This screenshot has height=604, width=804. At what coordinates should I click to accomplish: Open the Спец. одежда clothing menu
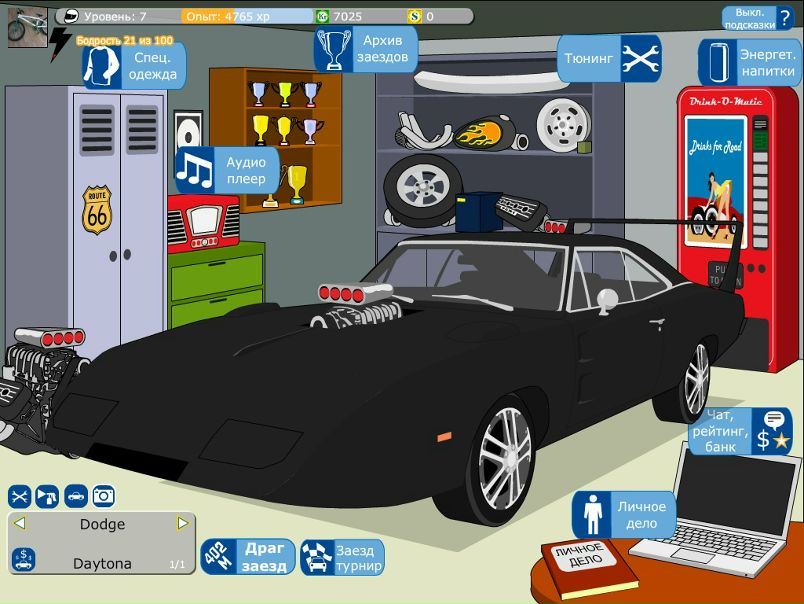133,66
